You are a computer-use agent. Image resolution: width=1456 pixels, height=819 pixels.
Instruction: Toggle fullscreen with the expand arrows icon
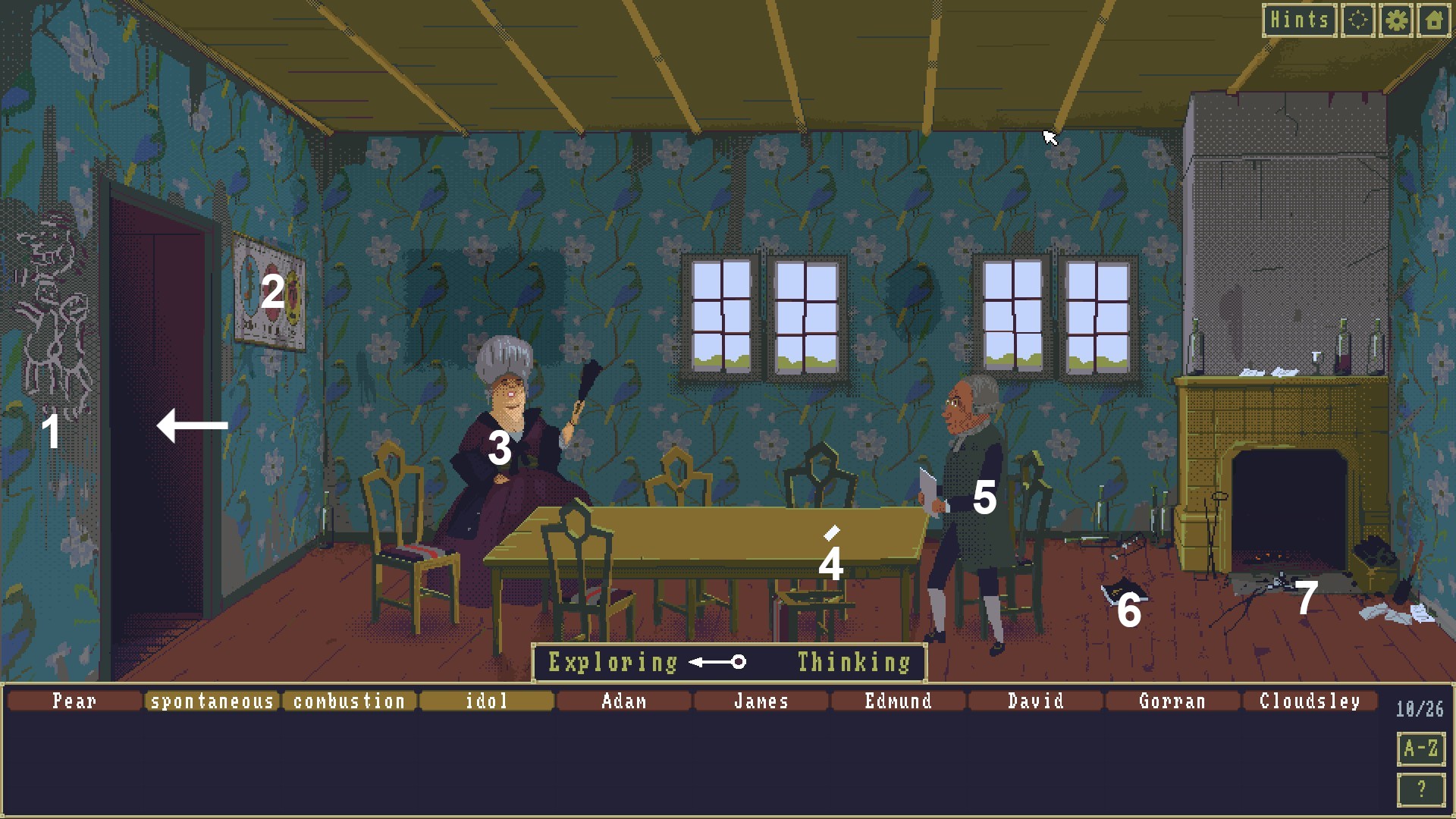1357,20
